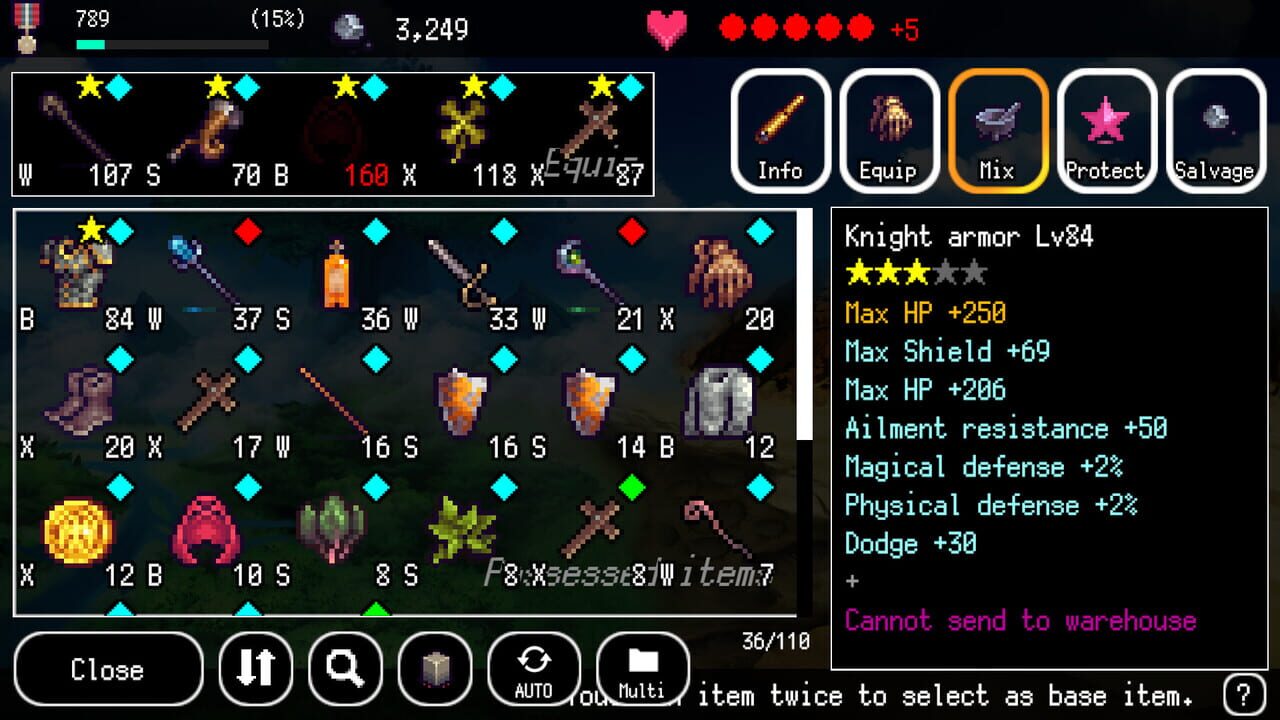Select the Mix mortar-and-pestle tool
Image resolution: width=1280 pixels, height=720 pixels.
pyautogui.click(x=995, y=131)
